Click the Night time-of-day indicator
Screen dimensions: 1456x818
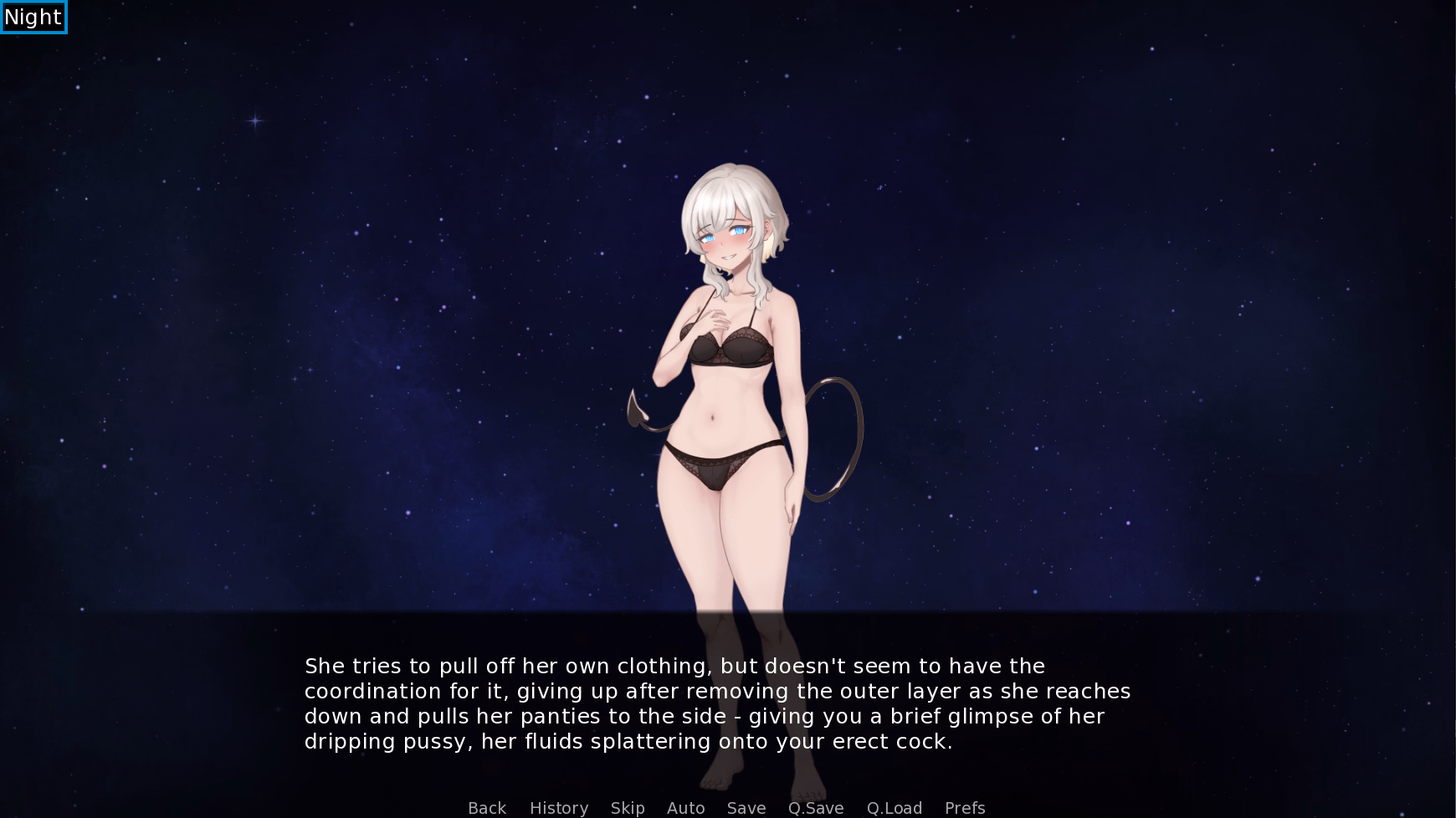[x=33, y=17]
